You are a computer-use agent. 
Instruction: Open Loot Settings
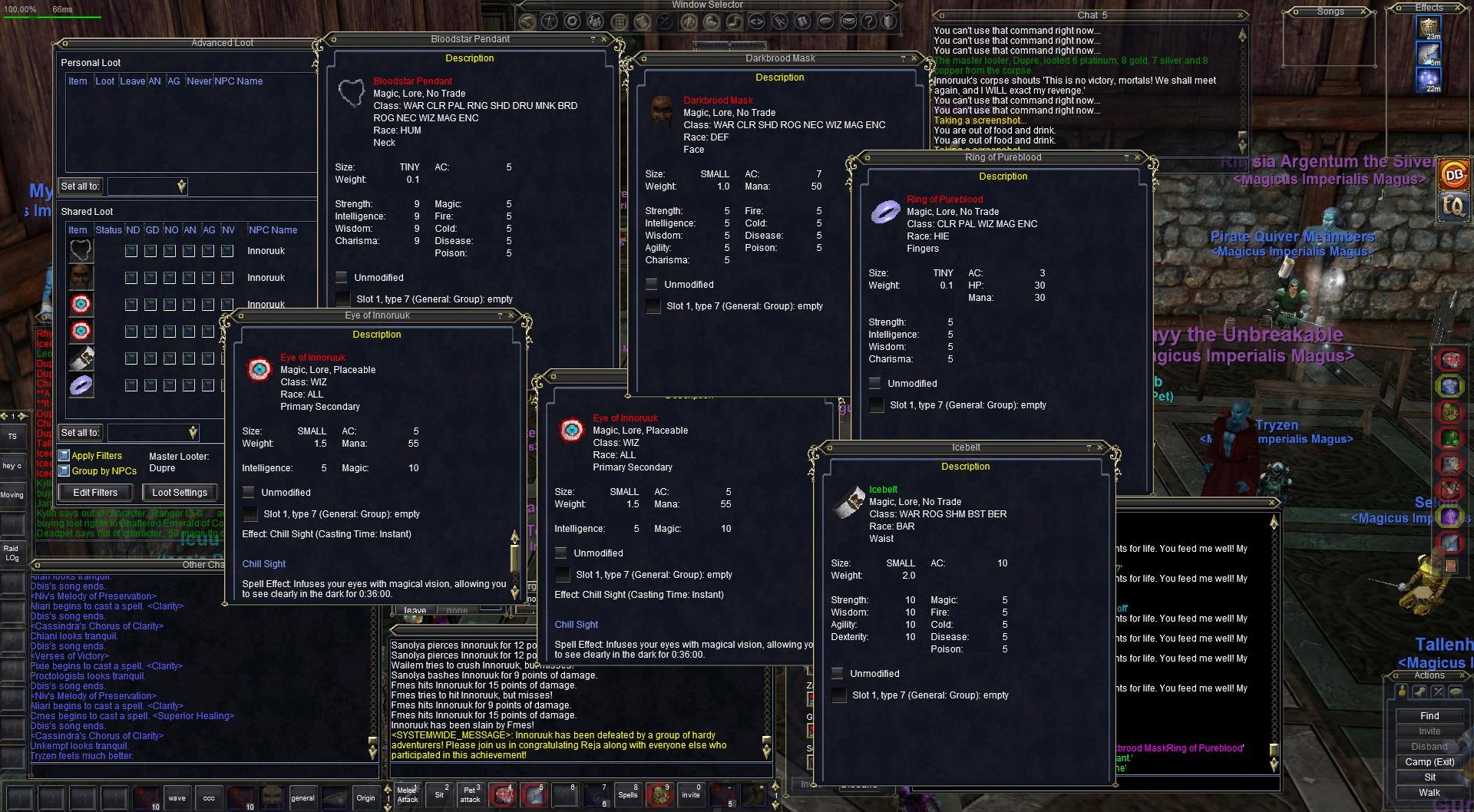(x=179, y=493)
